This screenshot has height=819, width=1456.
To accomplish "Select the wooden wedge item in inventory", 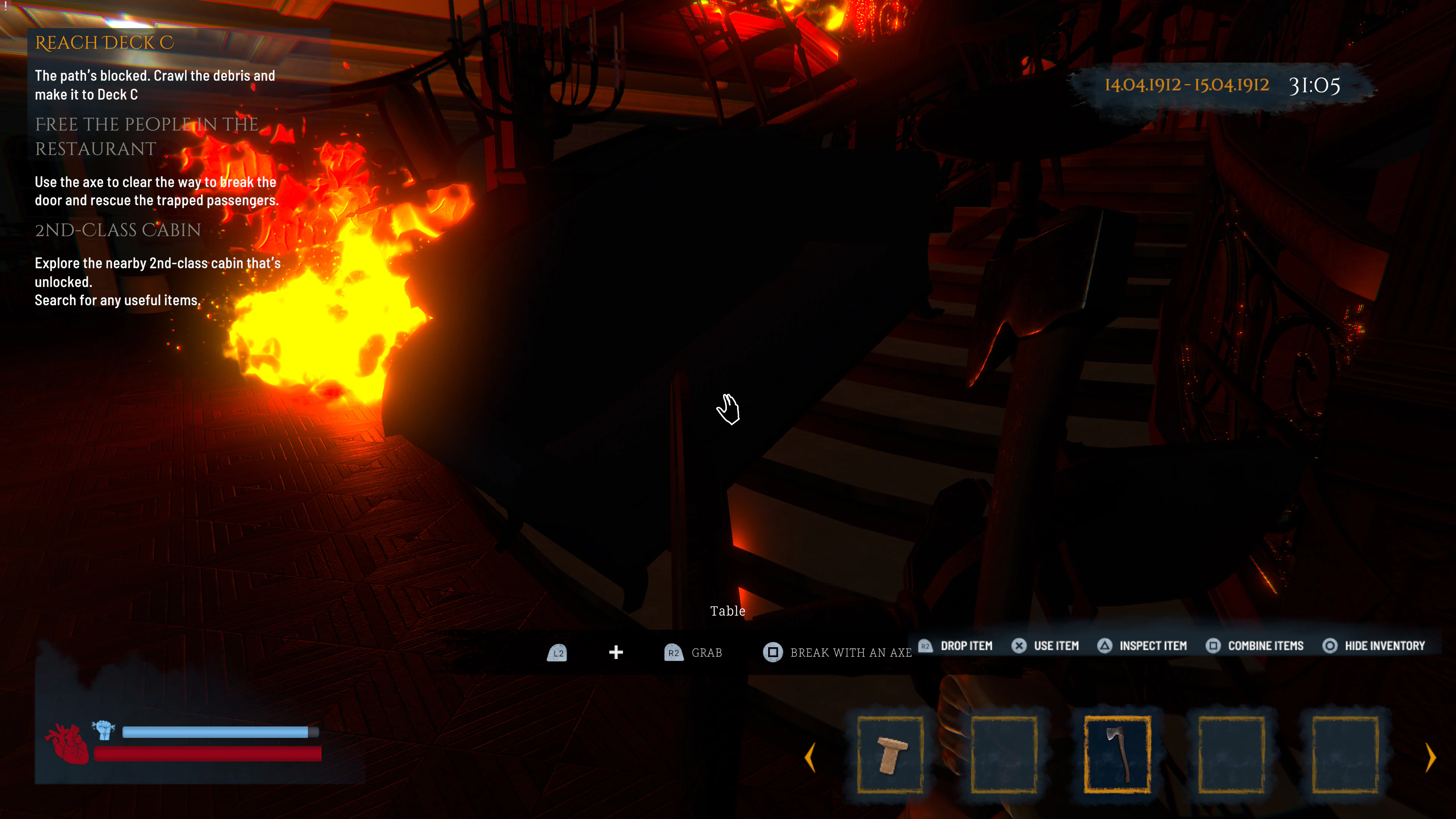I will pos(891,756).
